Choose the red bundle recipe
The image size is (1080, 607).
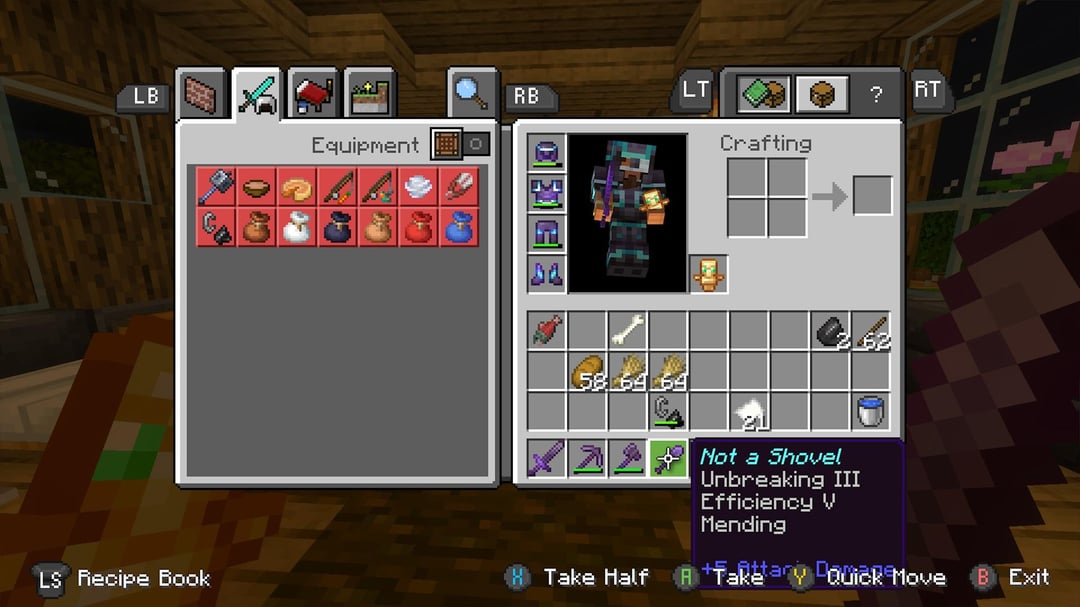tap(418, 227)
